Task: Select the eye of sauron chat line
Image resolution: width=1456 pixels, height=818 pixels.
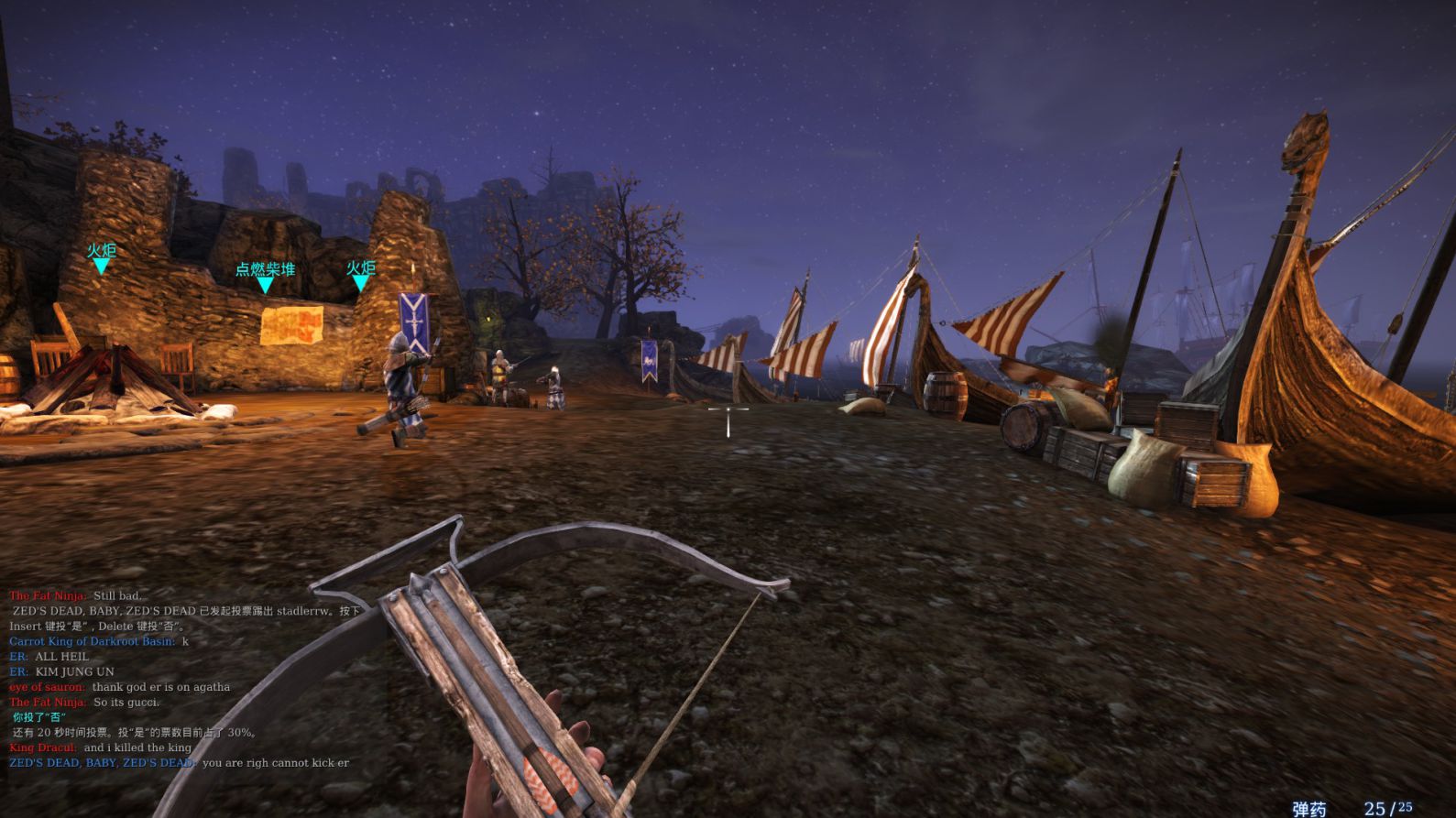Action: click(119, 687)
